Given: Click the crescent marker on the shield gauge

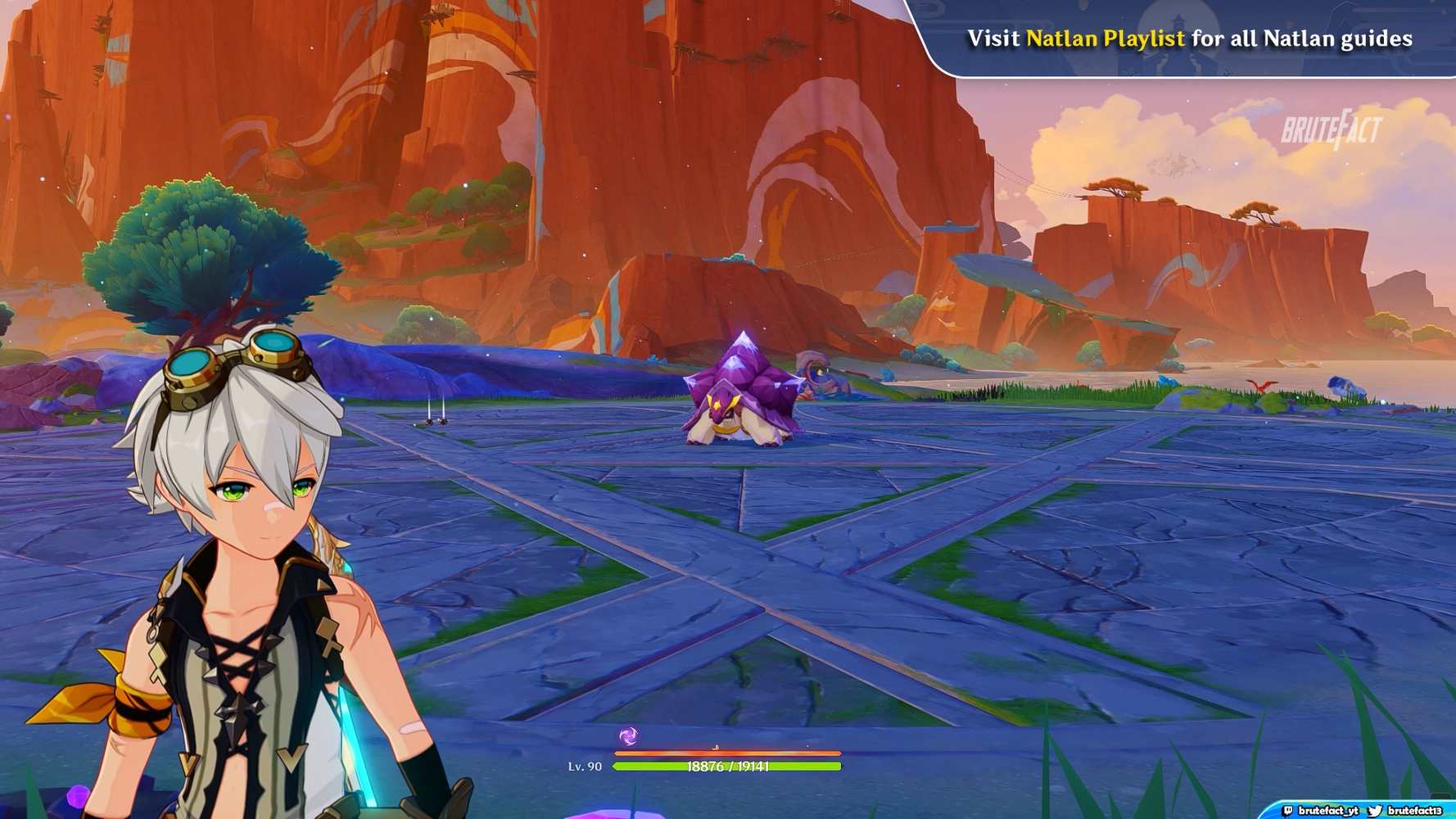Looking at the screenshot, I should coord(715,747).
